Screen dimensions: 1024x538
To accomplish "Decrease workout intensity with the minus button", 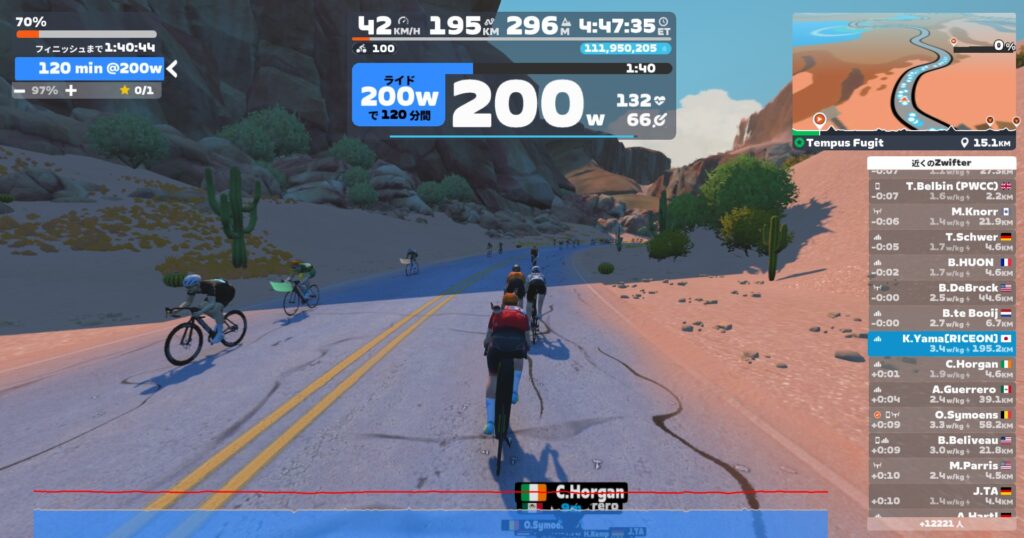I will (x=20, y=90).
